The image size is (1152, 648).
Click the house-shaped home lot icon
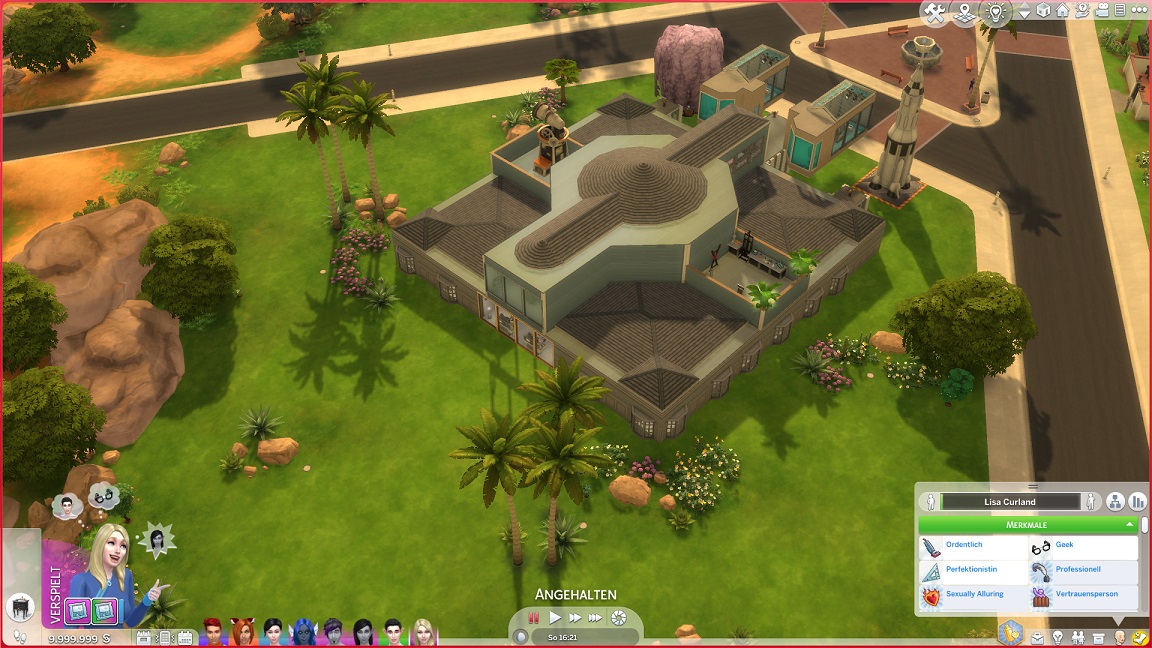[x=1062, y=12]
